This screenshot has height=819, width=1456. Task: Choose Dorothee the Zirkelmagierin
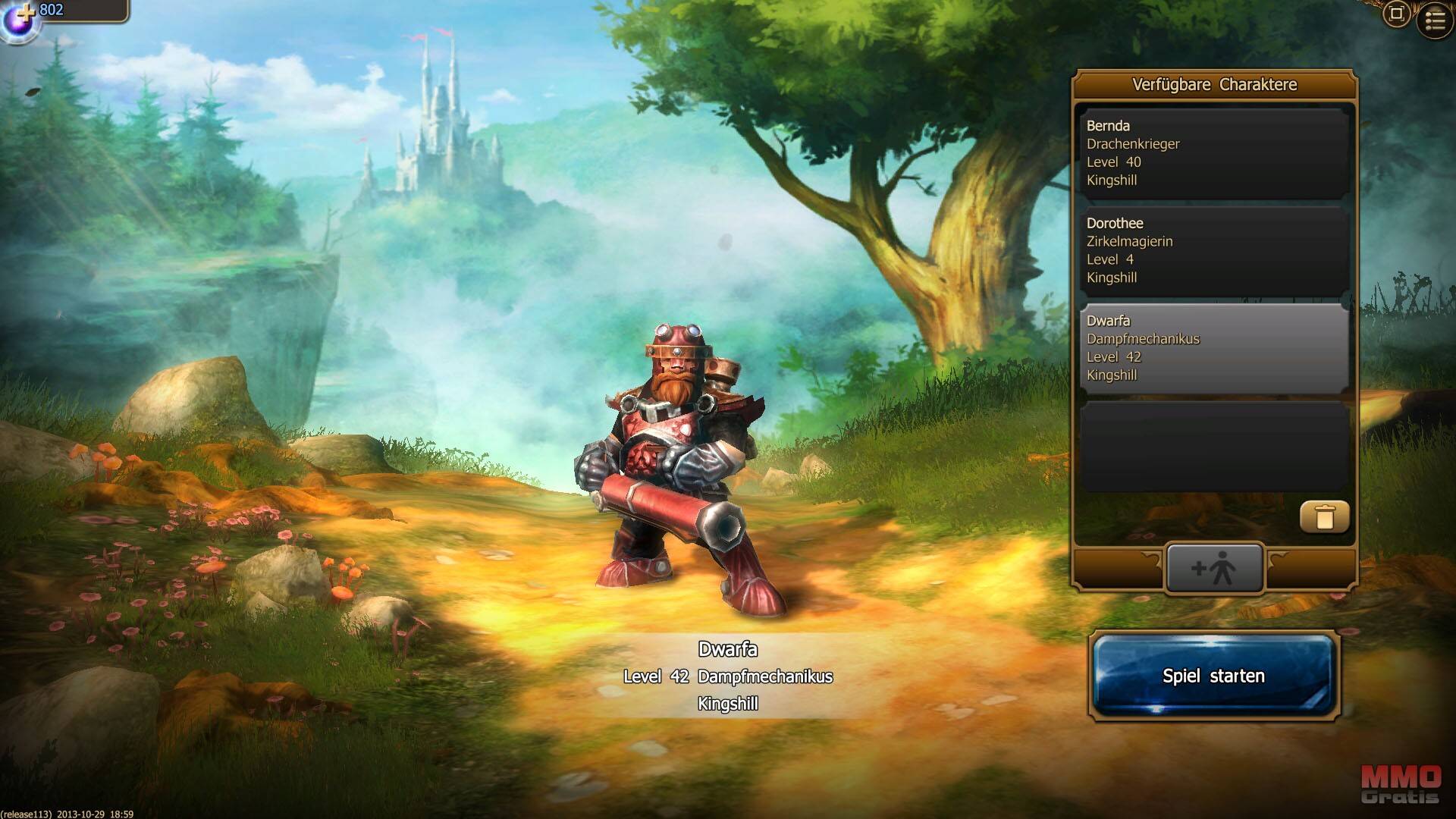1213,250
